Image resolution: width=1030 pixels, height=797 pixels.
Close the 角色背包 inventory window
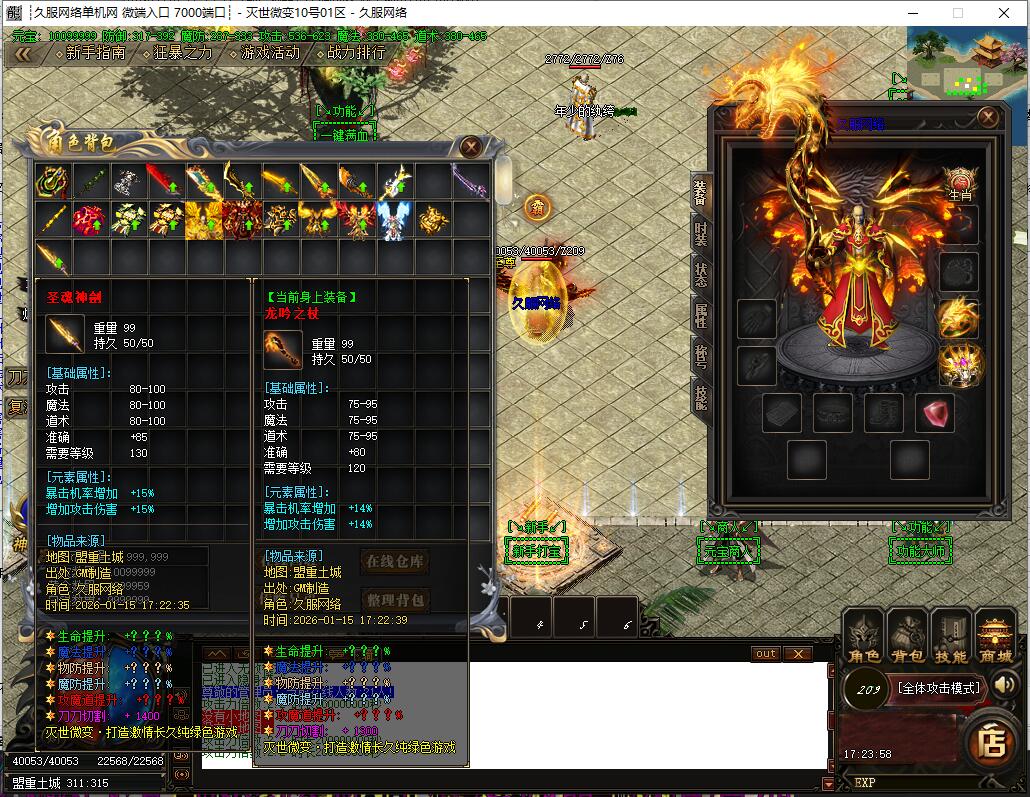pyautogui.click(x=471, y=147)
